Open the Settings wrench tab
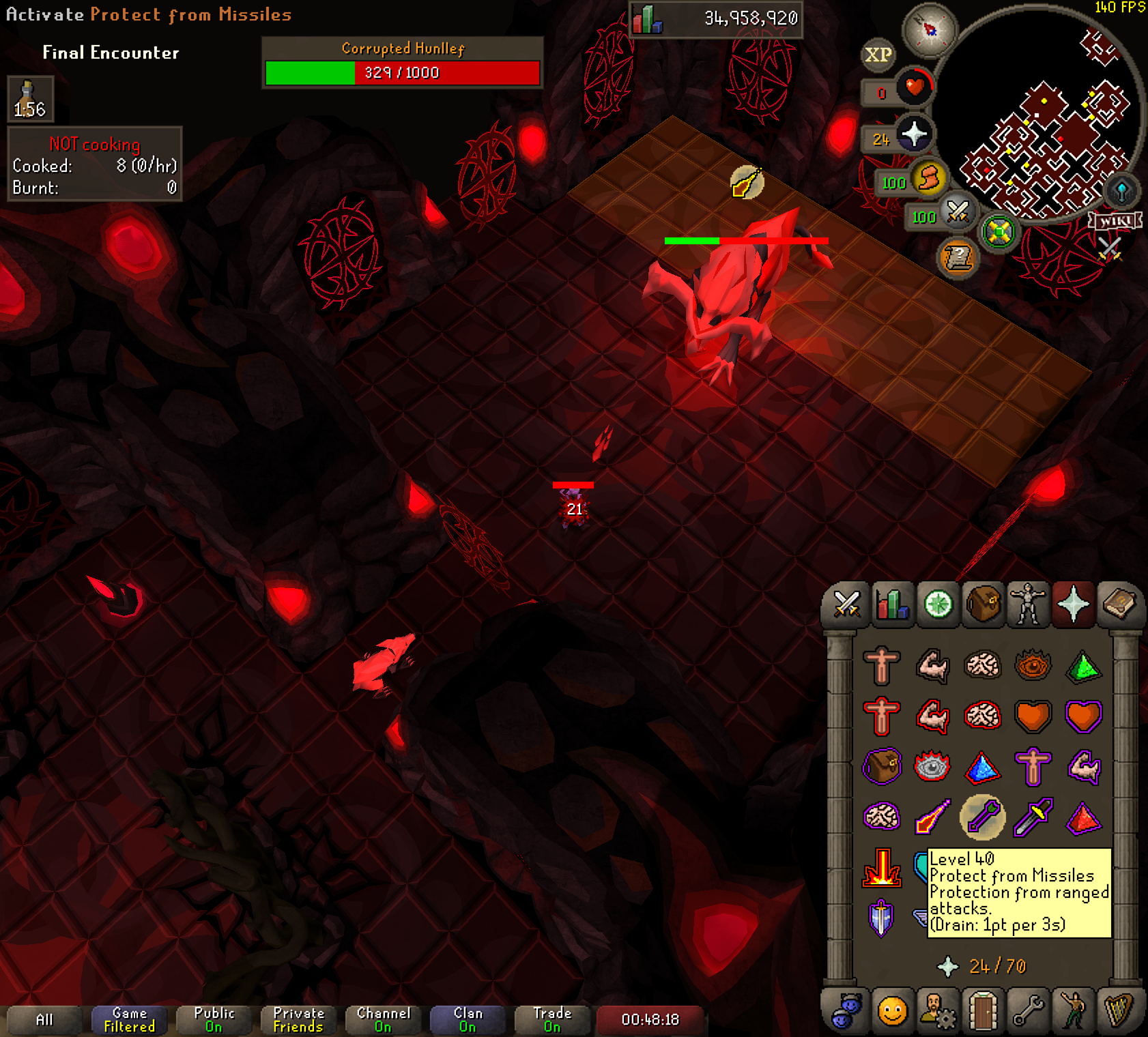 (1028, 1011)
